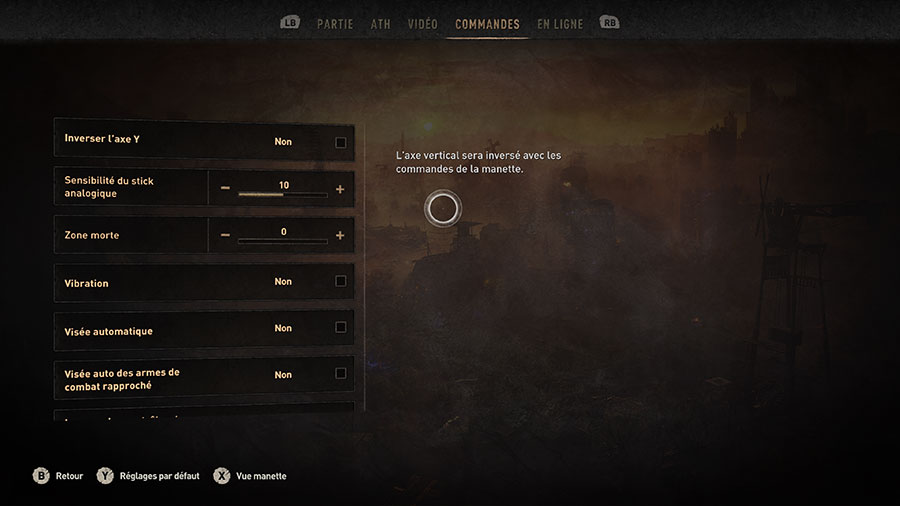
Task: Switch to the PARTIE tab
Action: tap(334, 24)
